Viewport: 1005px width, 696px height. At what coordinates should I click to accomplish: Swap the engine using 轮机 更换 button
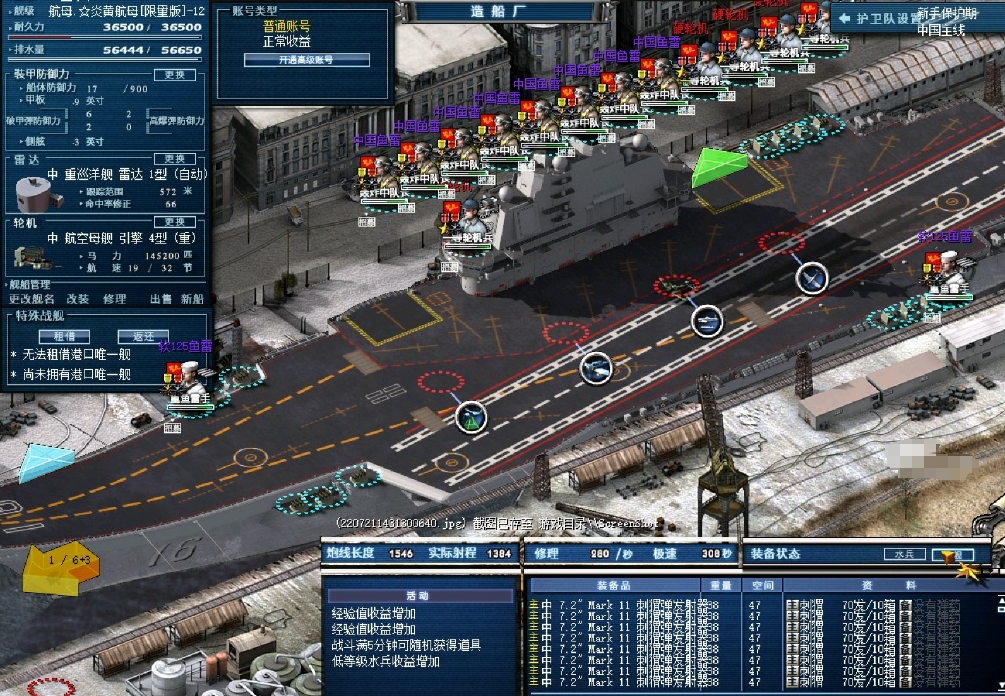[174, 222]
